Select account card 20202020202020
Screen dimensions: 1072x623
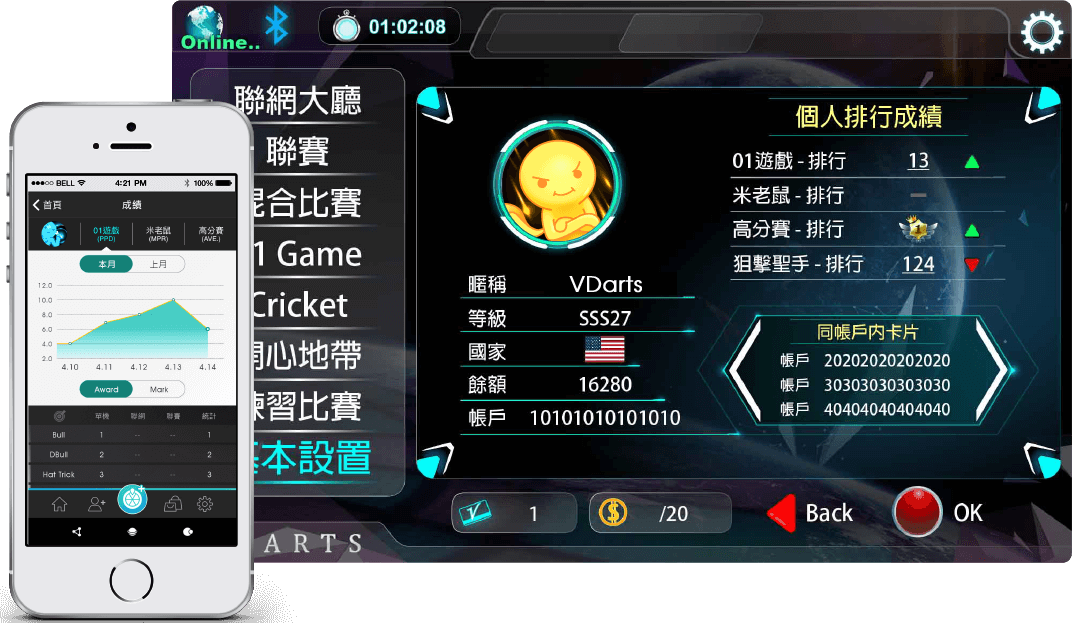click(886, 360)
